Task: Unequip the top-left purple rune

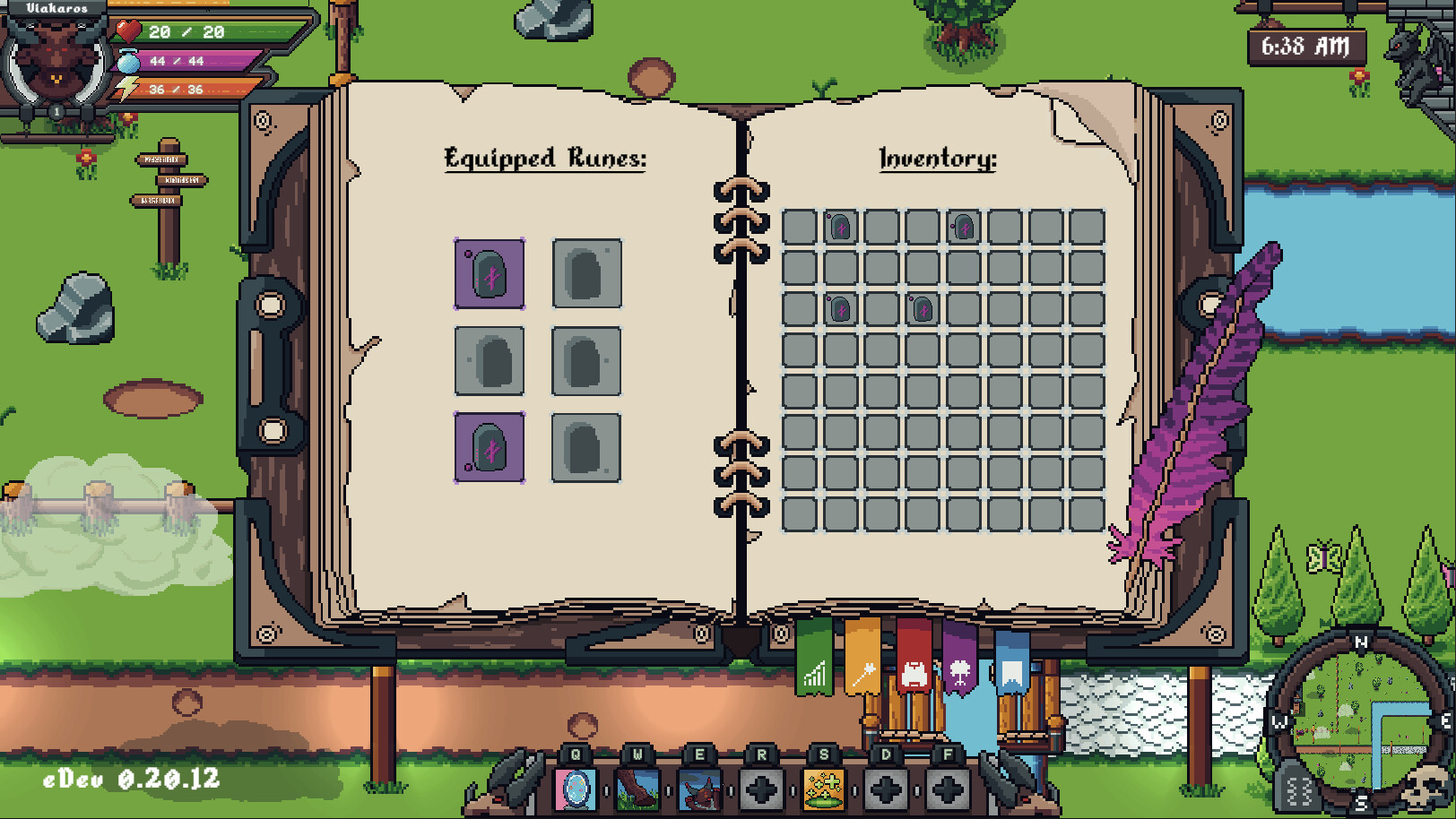Action: tap(490, 273)
